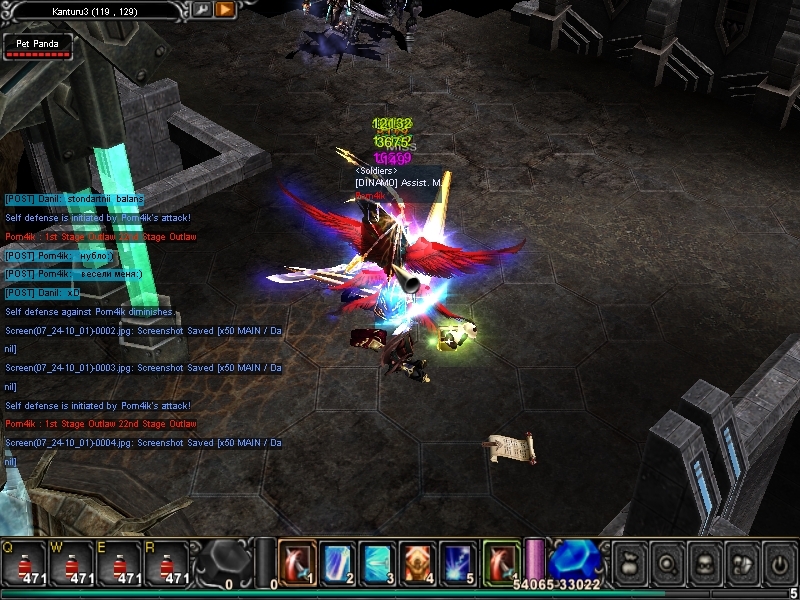
Task: Open the wrench settings button
Action: click(x=203, y=9)
